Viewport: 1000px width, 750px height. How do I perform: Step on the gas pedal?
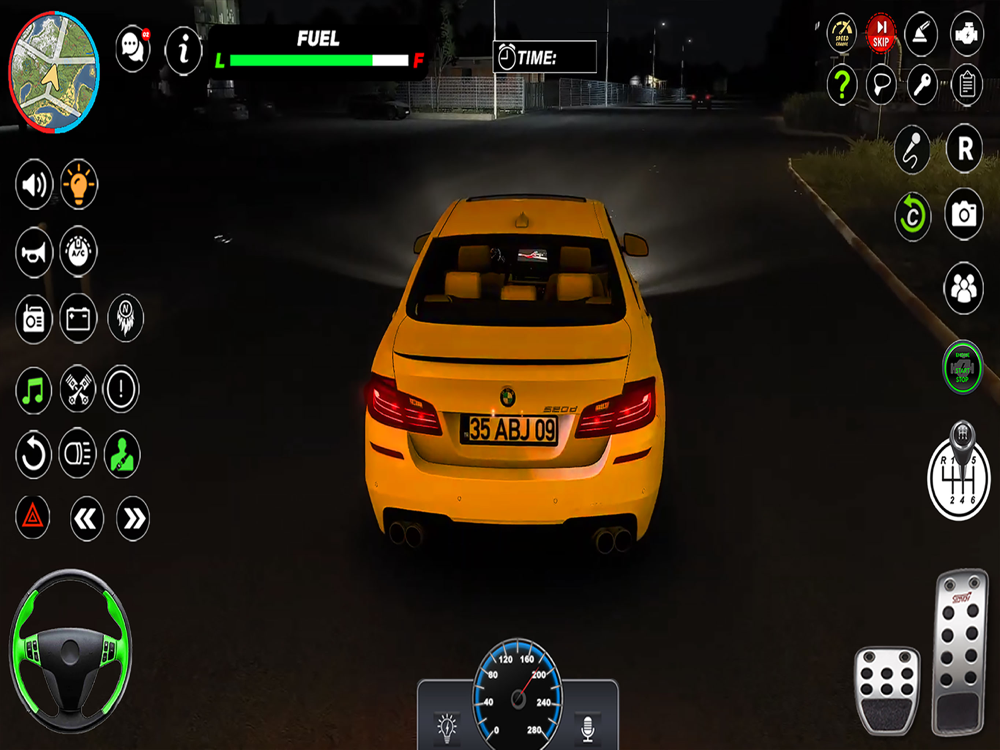tap(959, 650)
